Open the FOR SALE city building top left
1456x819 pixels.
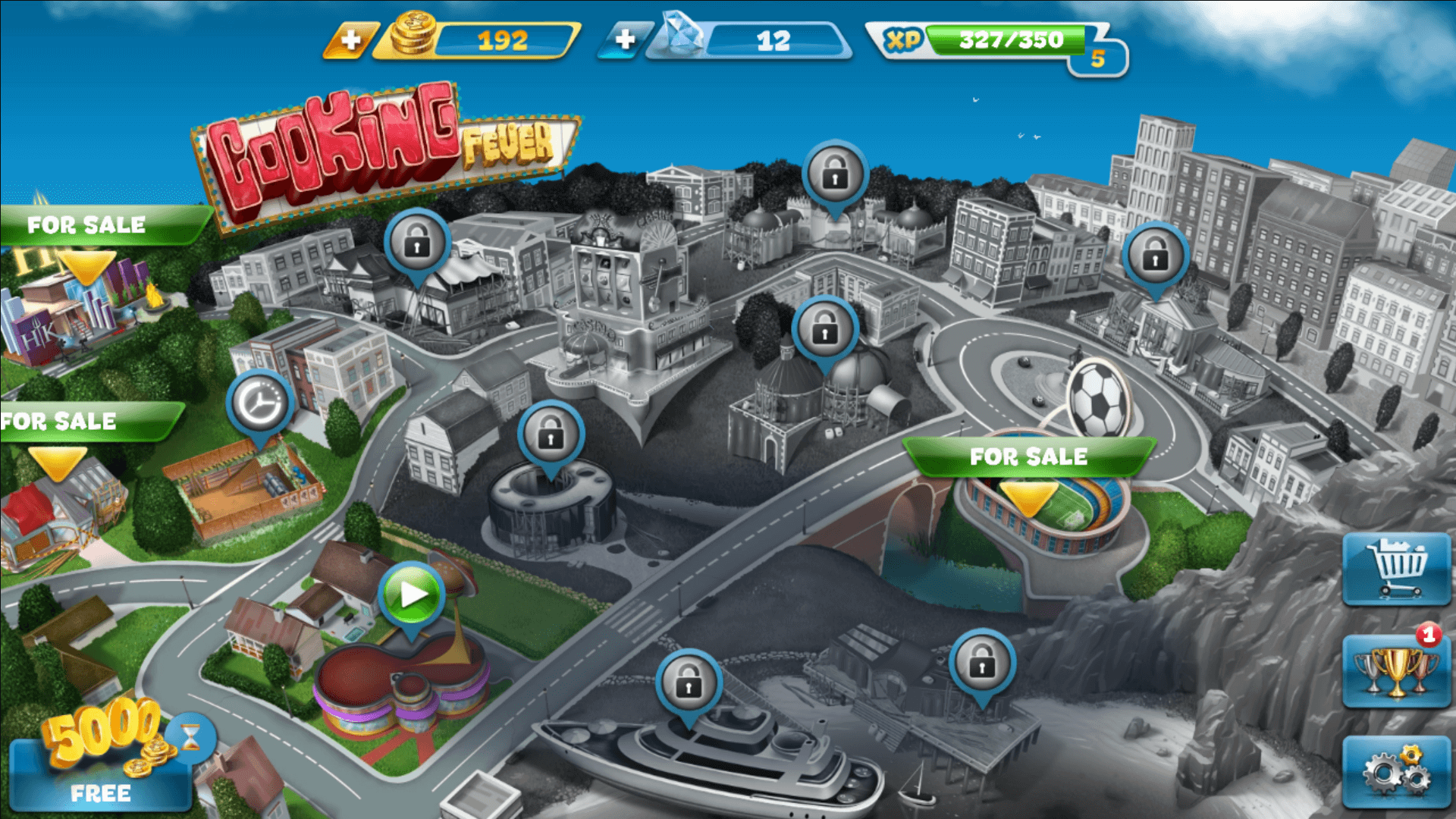pyautogui.click(x=86, y=224)
